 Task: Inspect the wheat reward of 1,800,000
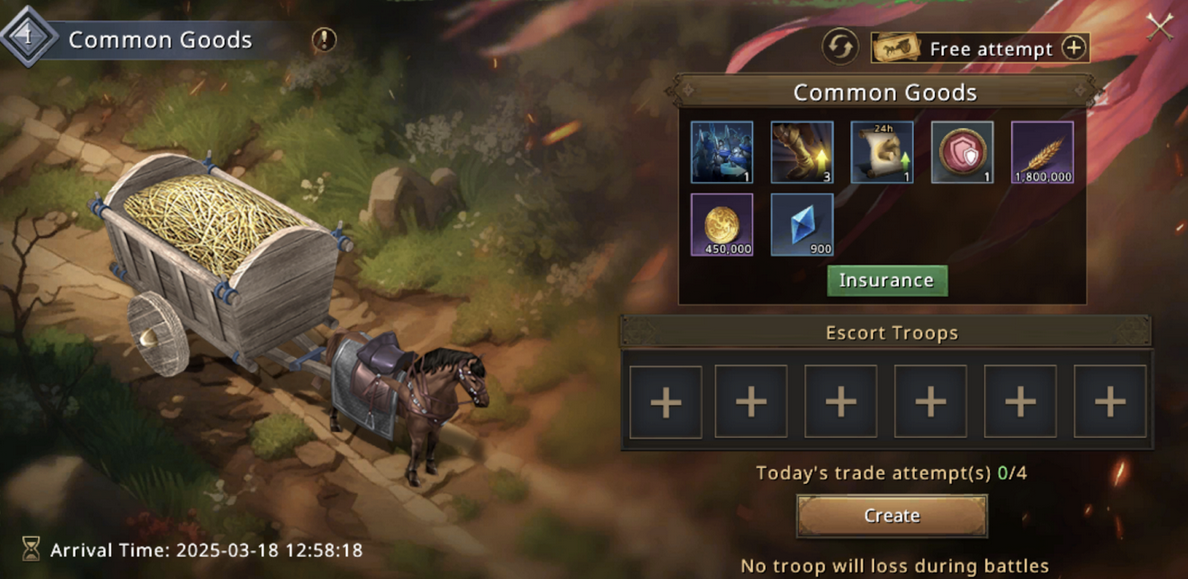tap(1042, 153)
